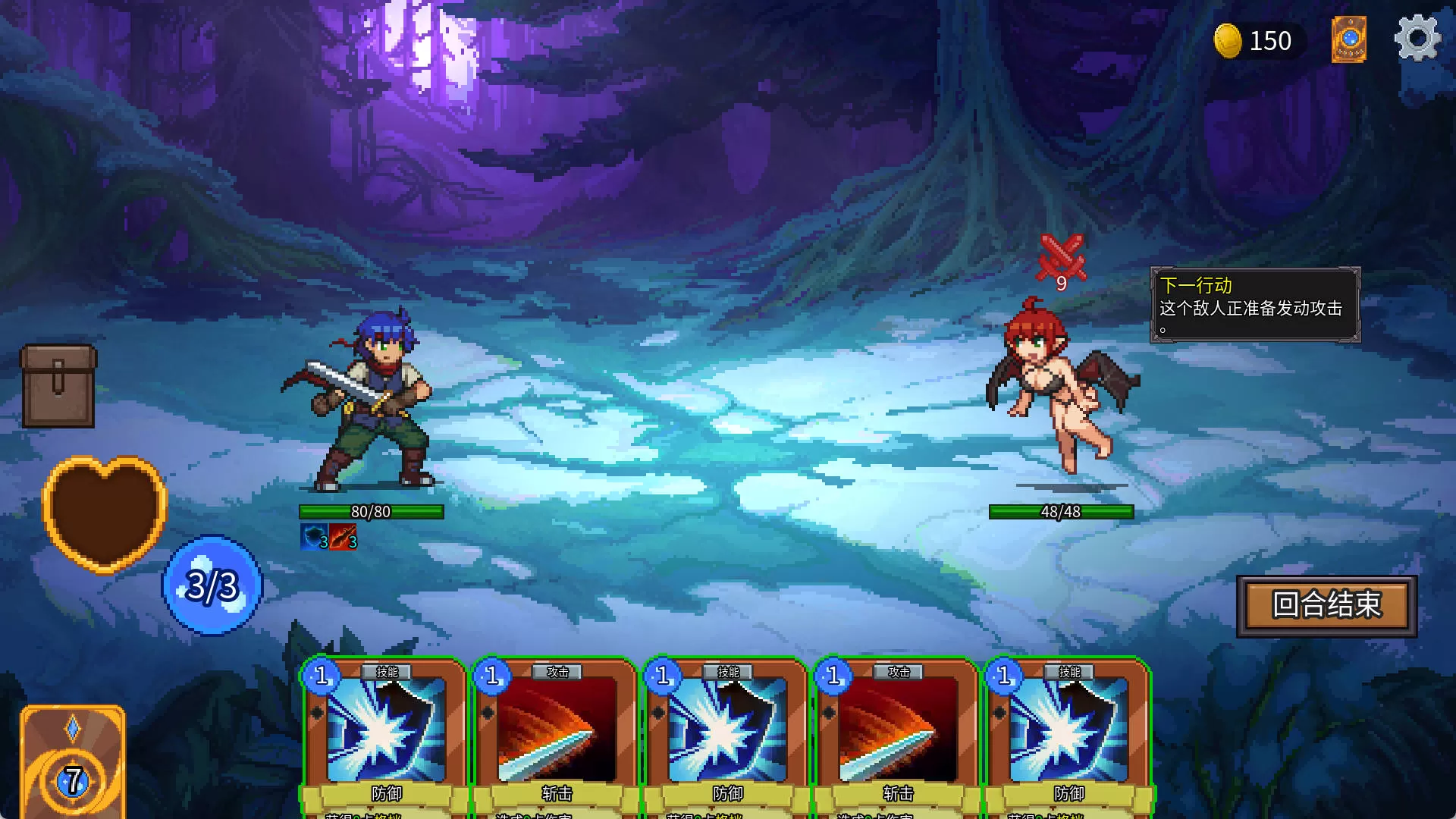
Task: Click the 3/3 energy orb
Action: tap(212, 585)
